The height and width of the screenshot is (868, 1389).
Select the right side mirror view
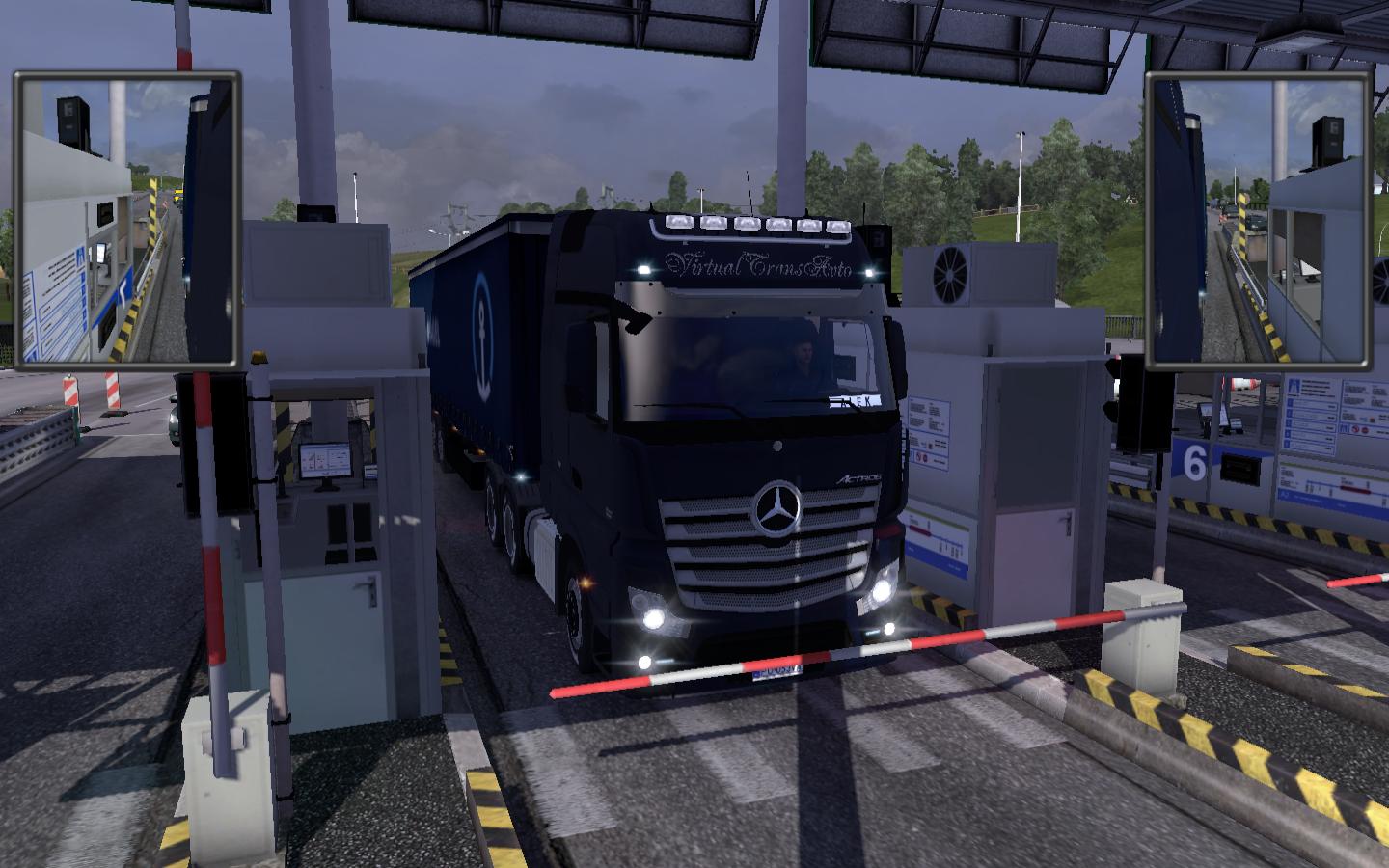pyautogui.click(x=1259, y=221)
